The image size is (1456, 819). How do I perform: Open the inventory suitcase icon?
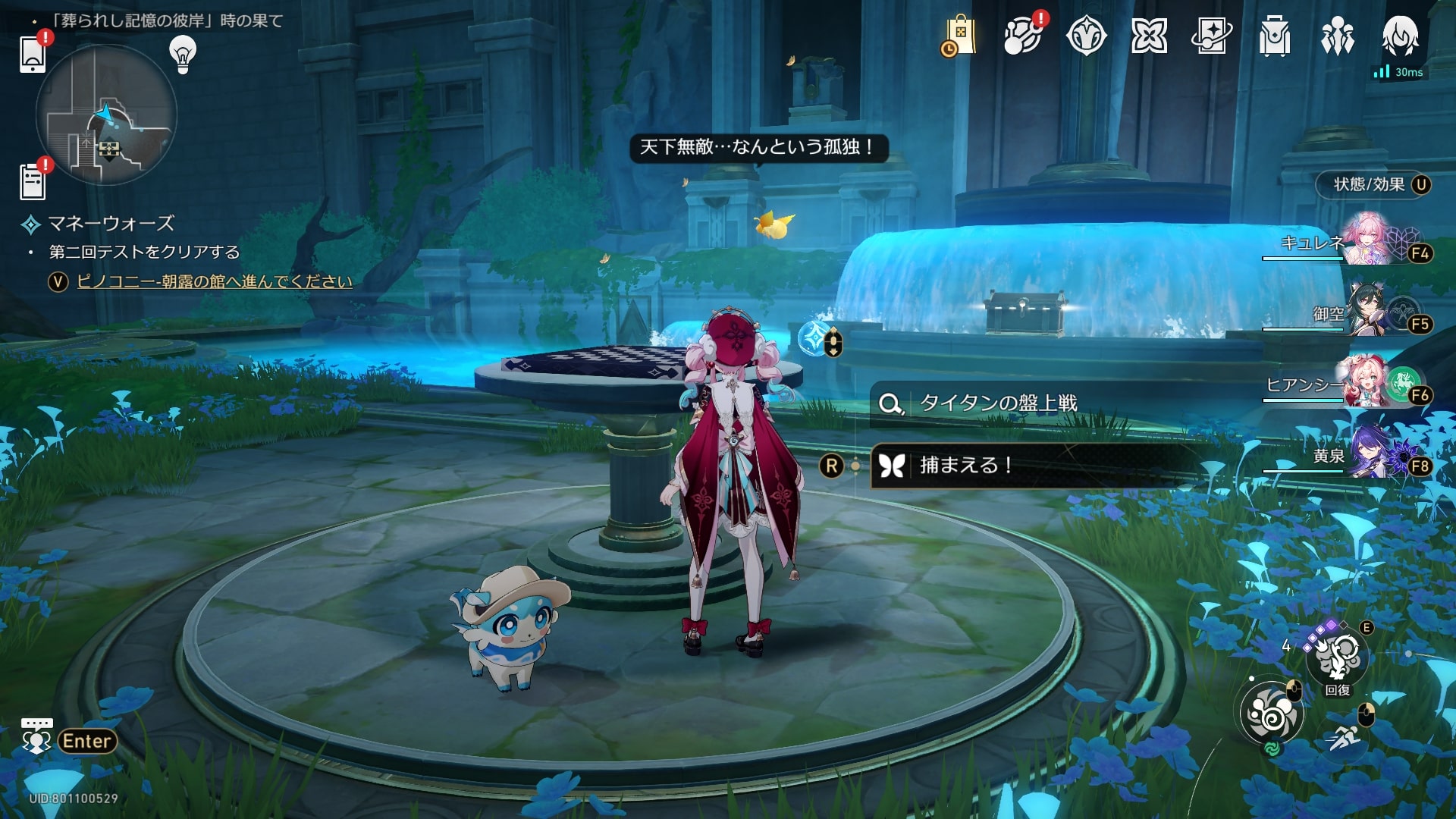point(1275,36)
